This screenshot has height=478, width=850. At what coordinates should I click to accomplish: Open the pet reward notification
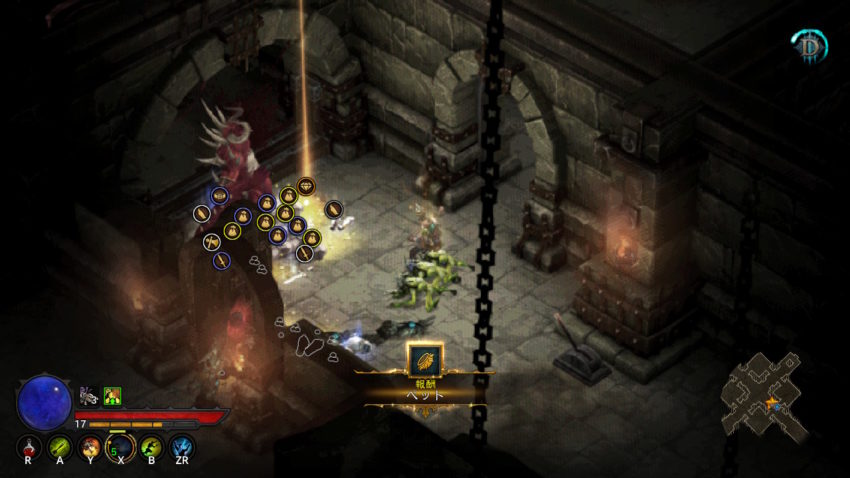425,360
